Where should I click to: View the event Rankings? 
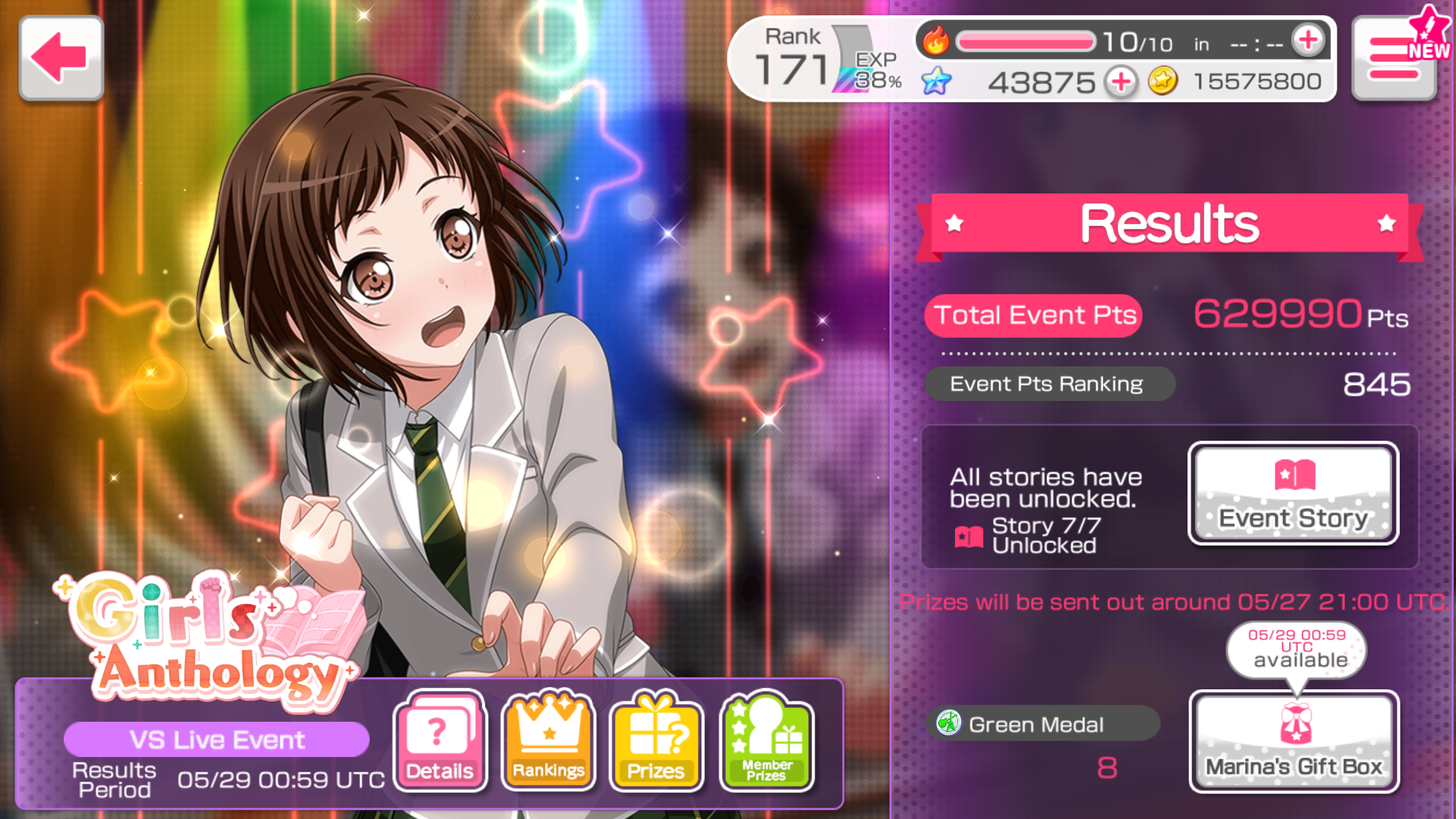(548, 741)
